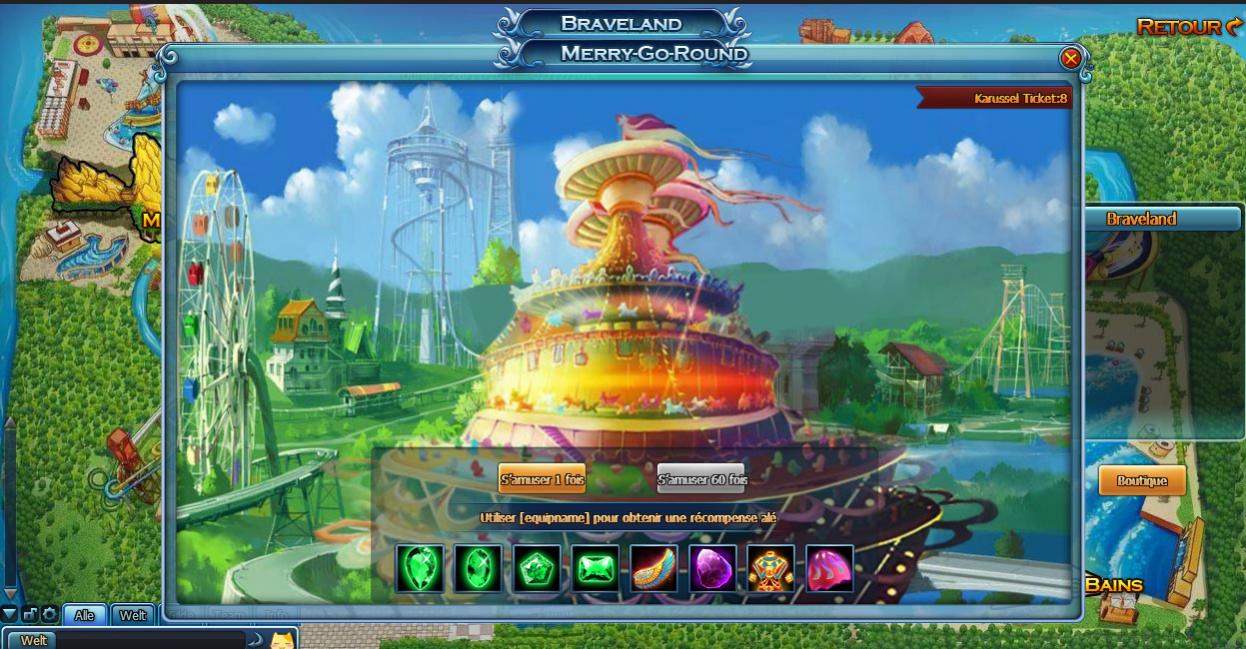The image size is (1246, 649).
Task: Select the green oval gem reward
Action: (x=478, y=568)
